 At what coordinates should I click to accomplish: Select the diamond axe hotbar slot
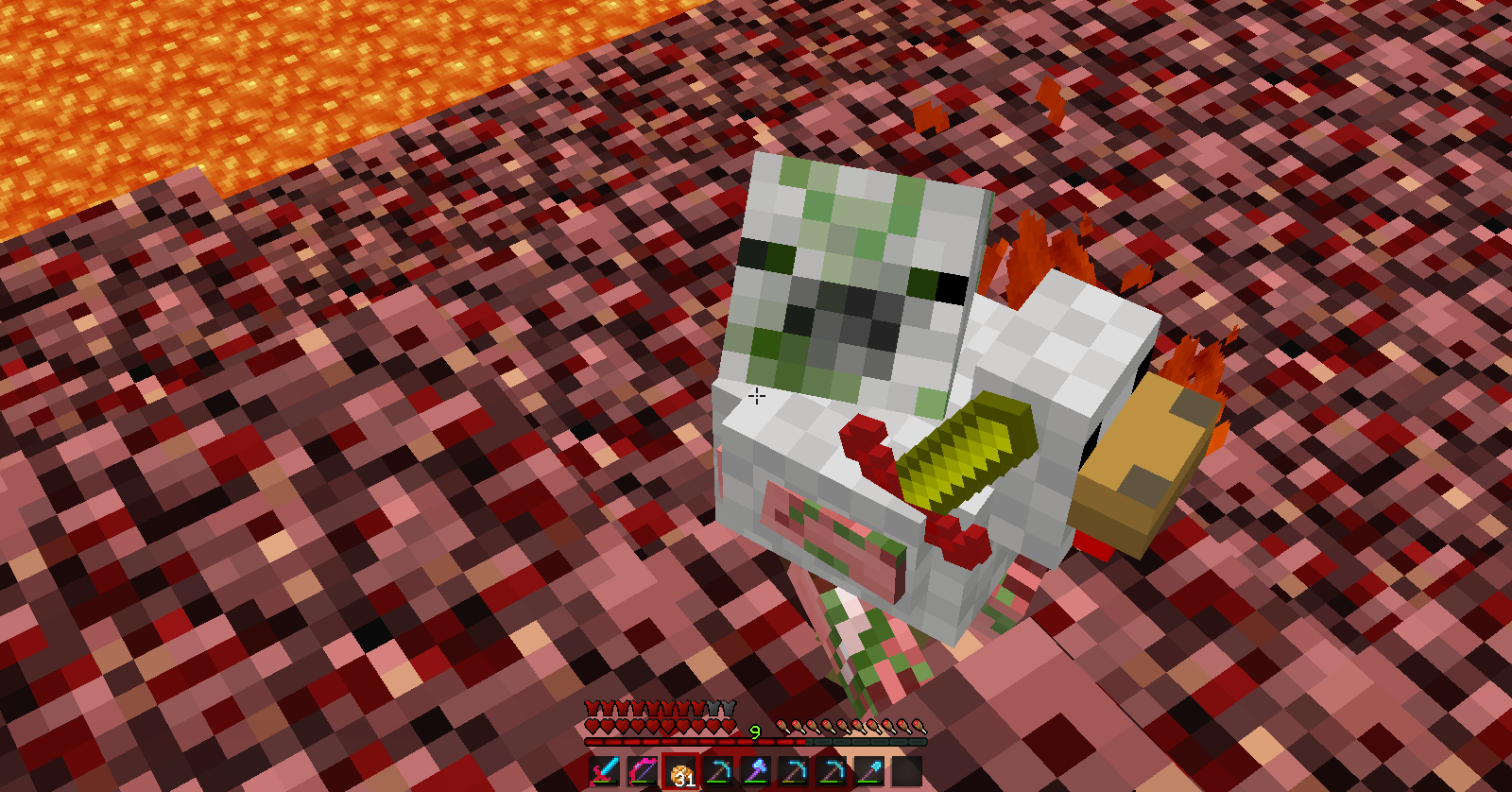tap(756, 771)
